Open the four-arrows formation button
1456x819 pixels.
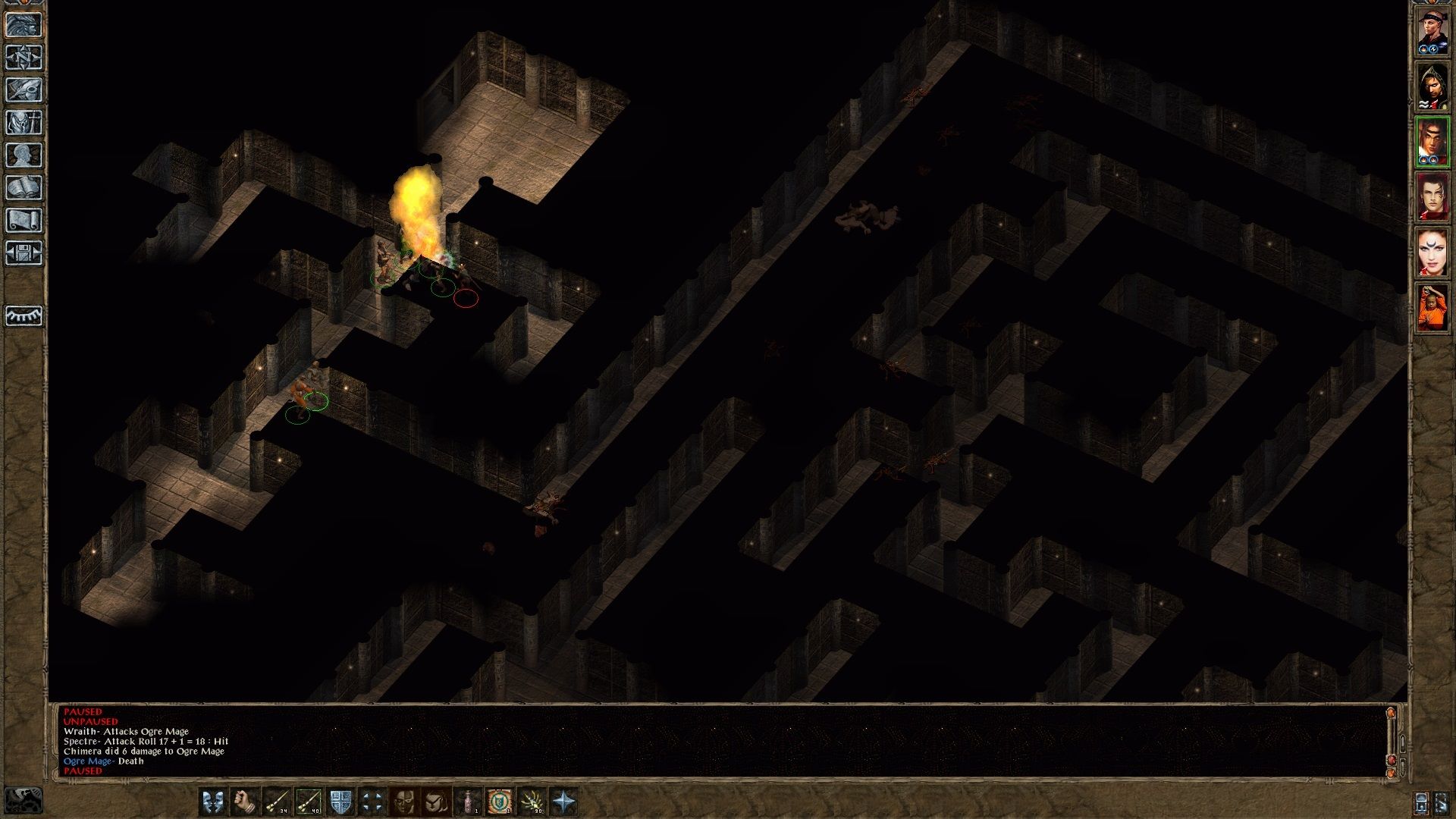point(372,801)
